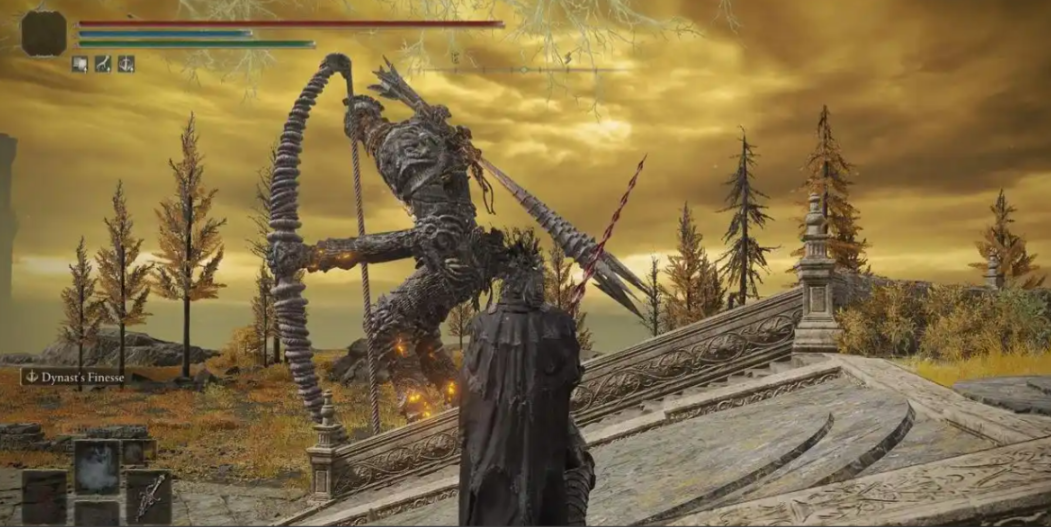Click the compass strip at the top

coord(520,68)
